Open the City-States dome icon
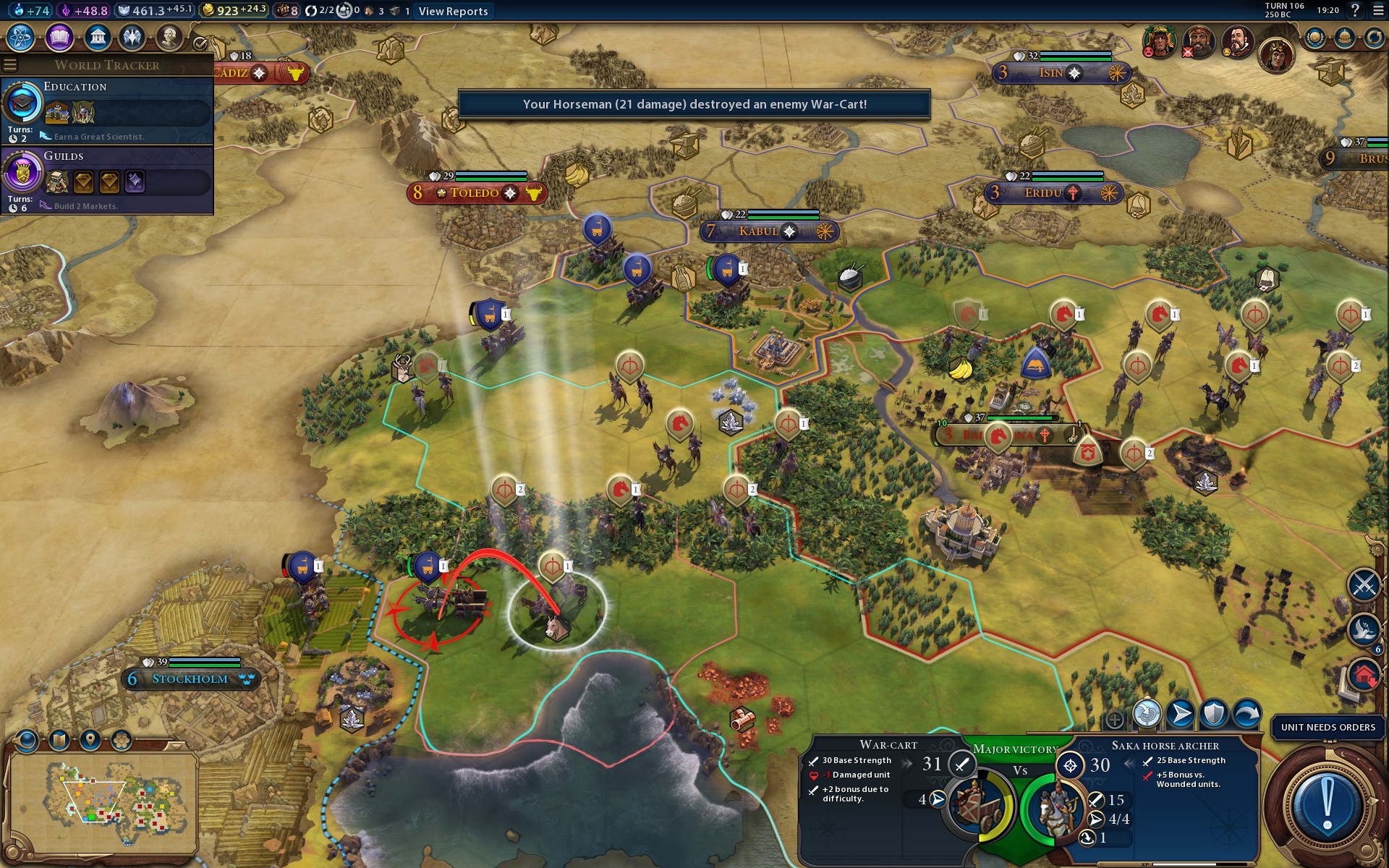Viewport: 1389px width, 868px height. click(x=1344, y=38)
